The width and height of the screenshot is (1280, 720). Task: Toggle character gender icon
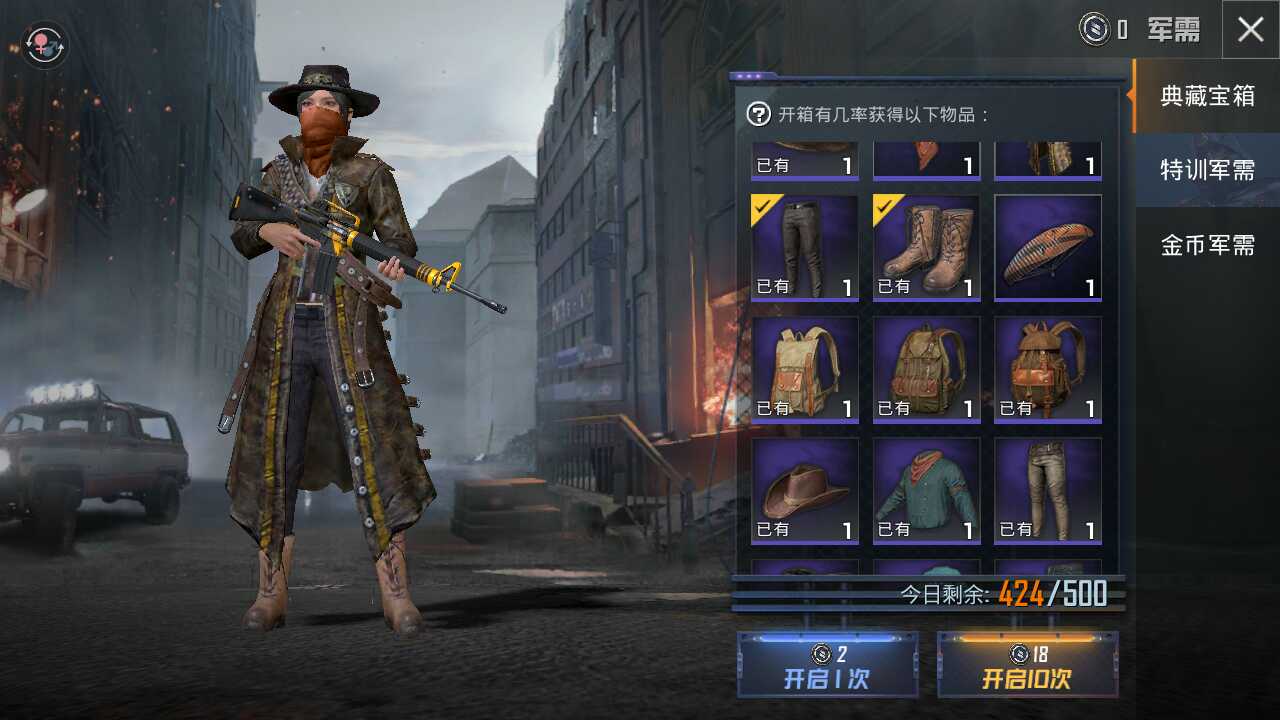click(x=45, y=45)
